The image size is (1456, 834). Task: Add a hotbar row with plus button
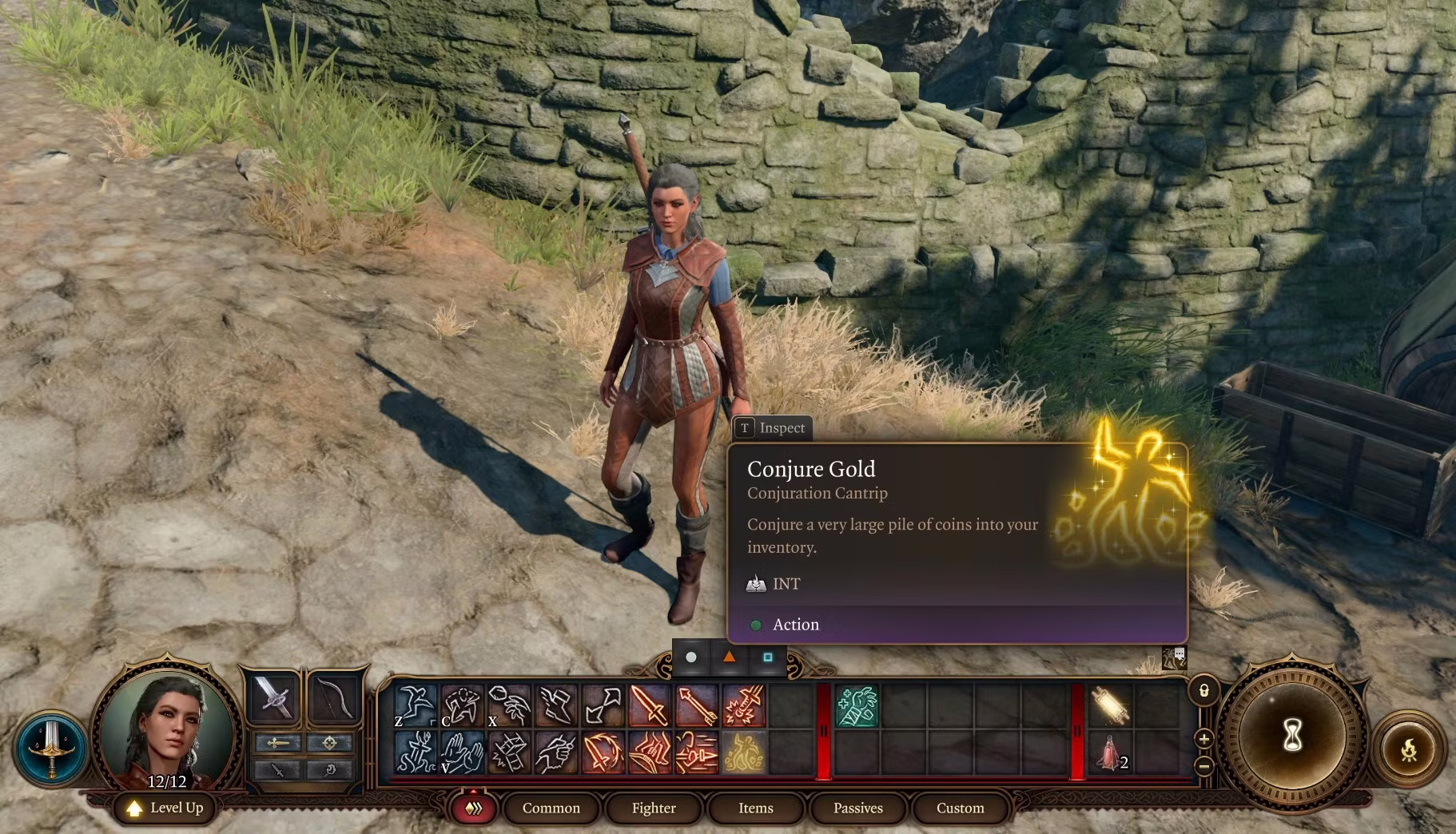[1203, 738]
